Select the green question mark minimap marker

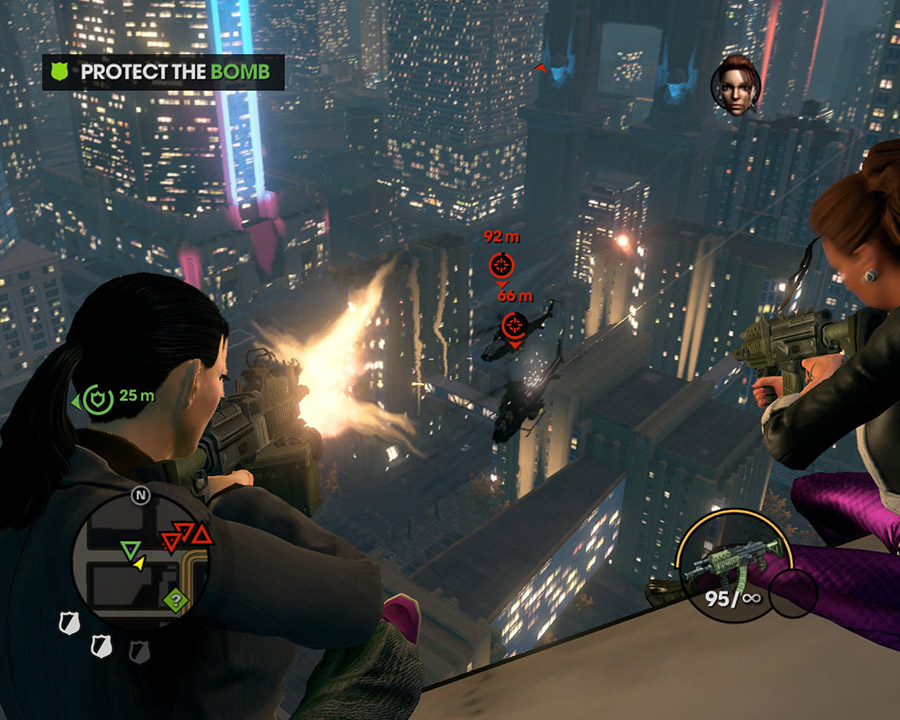tap(176, 601)
